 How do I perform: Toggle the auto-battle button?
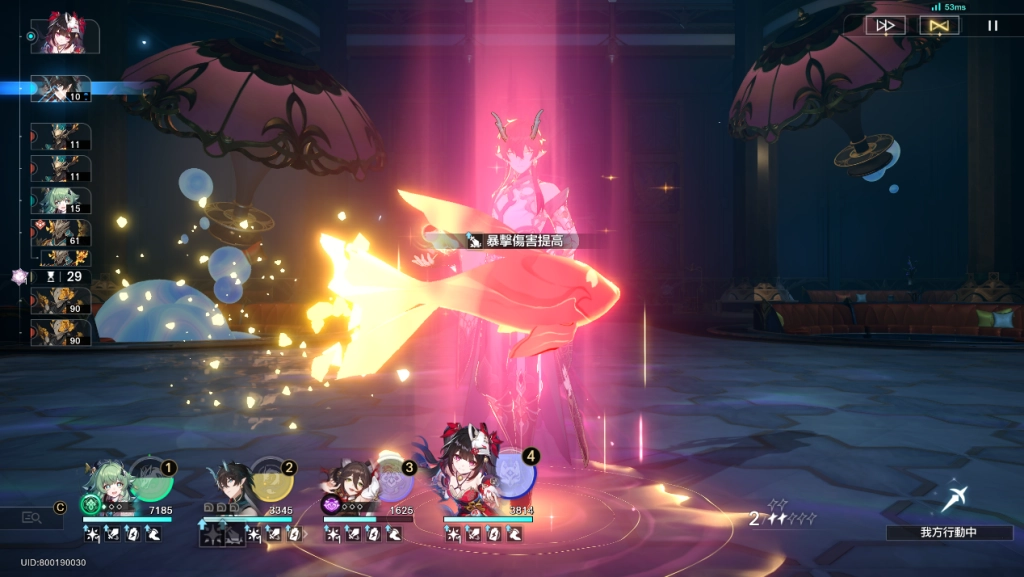(x=939, y=26)
